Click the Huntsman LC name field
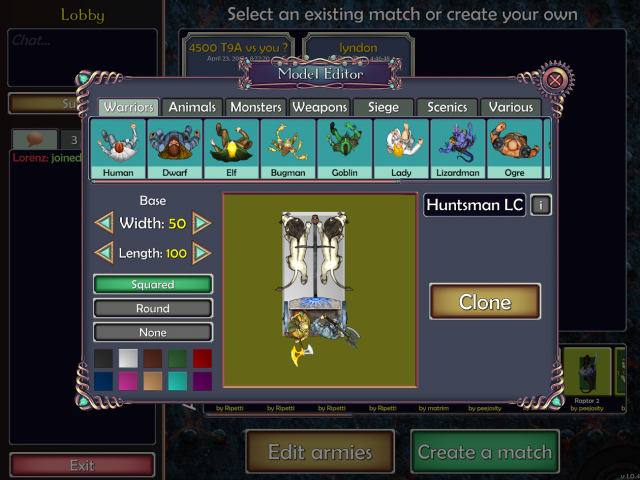This screenshot has height=480, width=640. 475,205
